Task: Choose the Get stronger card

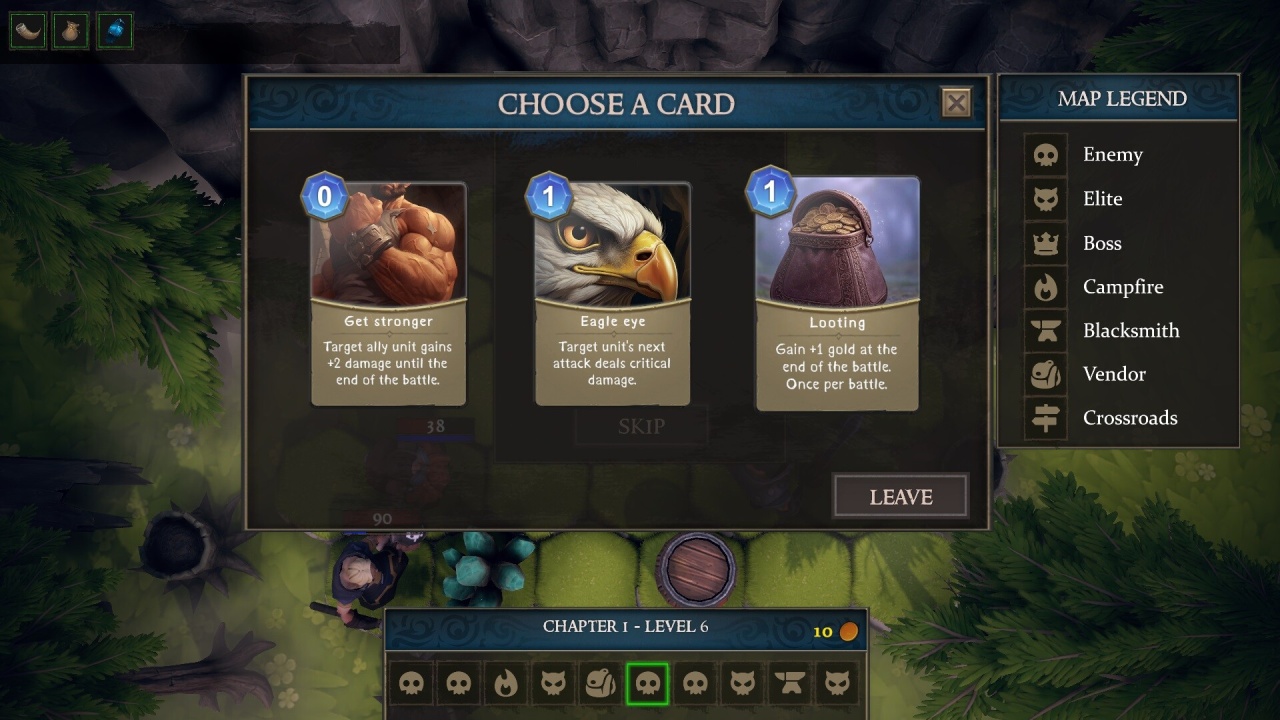Action: (388, 293)
